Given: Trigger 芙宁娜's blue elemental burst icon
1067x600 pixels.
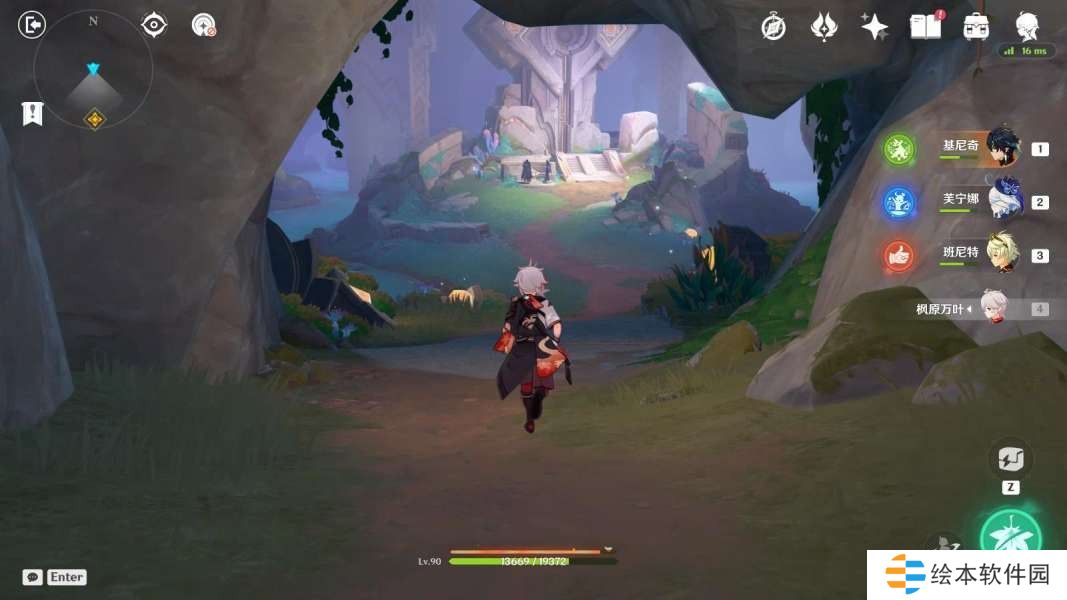Looking at the screenshot, I should point(899,203).
